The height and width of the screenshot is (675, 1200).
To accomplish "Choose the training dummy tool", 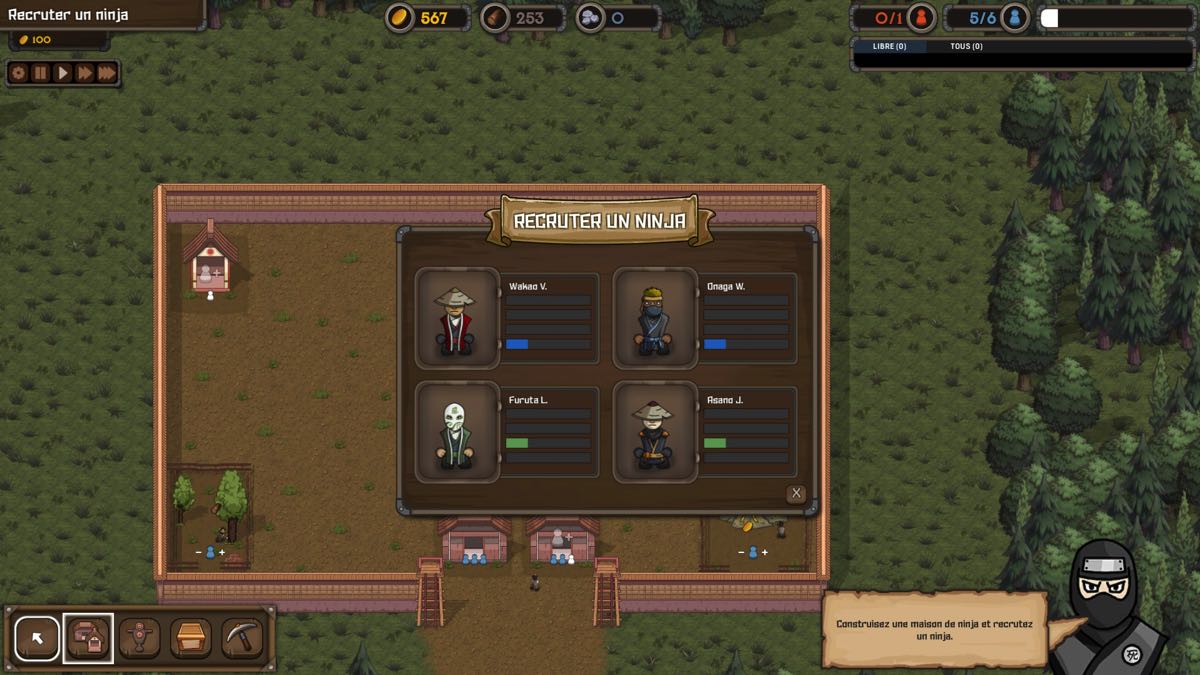I will [140, 638].
